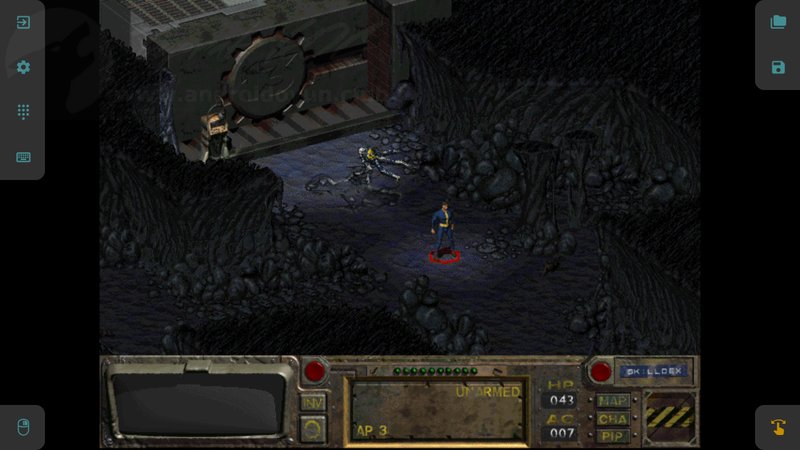Click the emulator save disk icon
This screenshot has height=450, width=800.
(x=778, y=67)
